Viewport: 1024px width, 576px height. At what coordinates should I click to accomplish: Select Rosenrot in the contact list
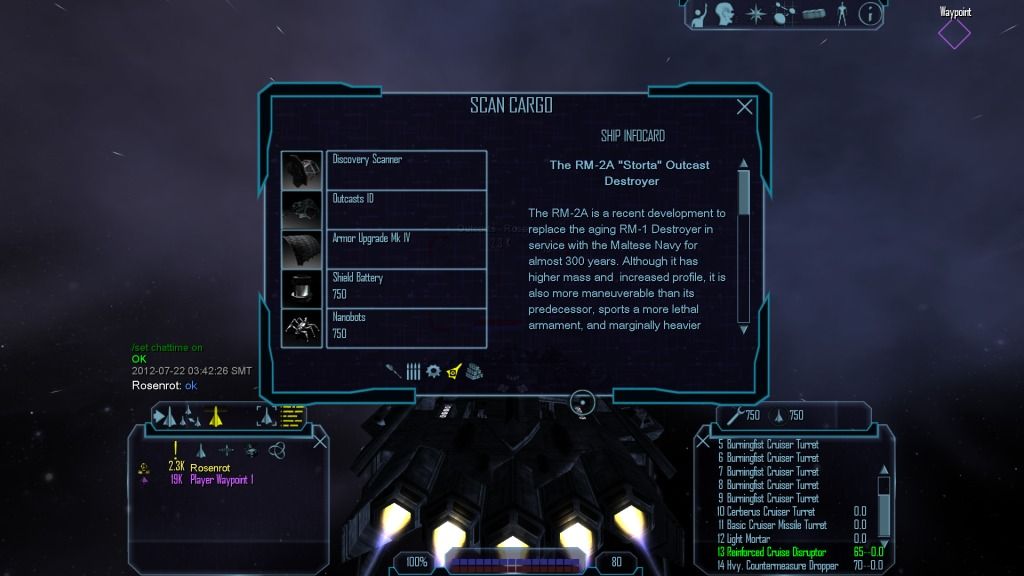pyautogui.click(x=210, y=467)
